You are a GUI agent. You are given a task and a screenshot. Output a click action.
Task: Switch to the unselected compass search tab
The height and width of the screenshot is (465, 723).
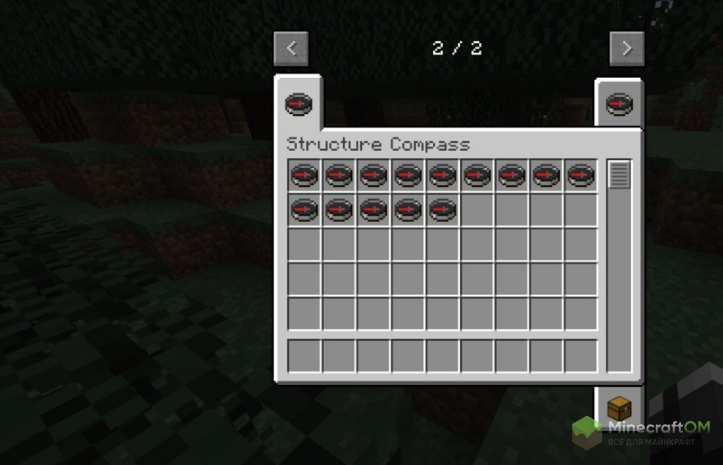click(619, 103)
